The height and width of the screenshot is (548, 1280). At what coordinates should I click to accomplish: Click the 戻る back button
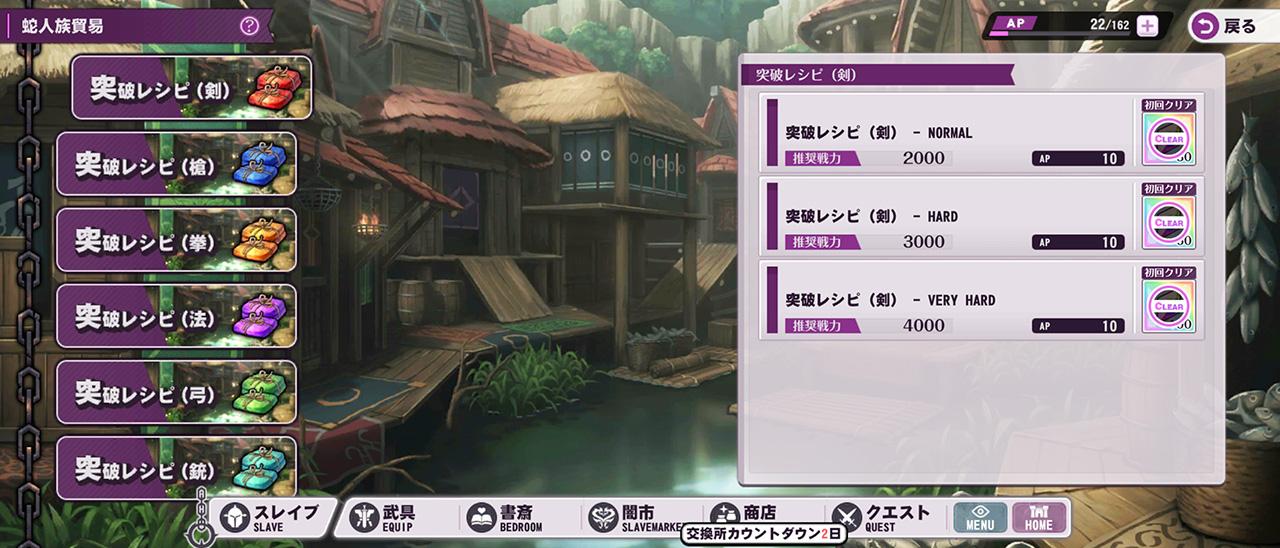click(1225, 27)
